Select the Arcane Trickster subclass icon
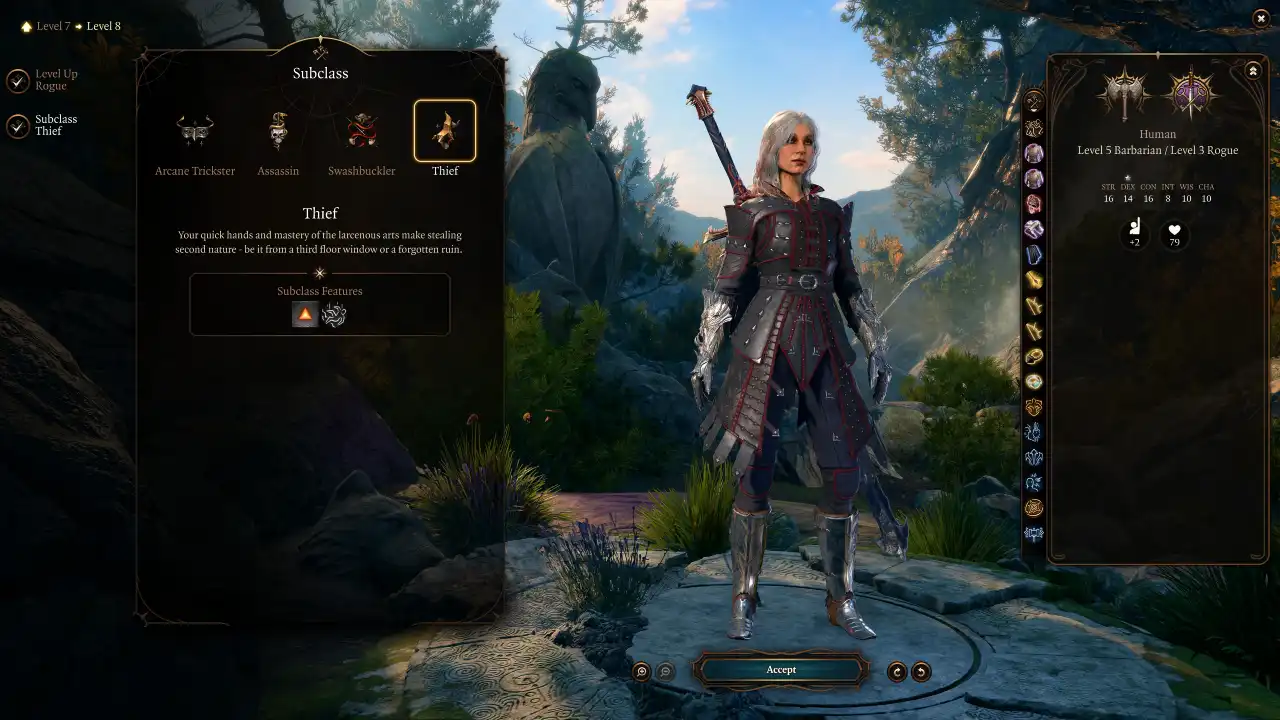This screenshot has height=720, width=1280. [x=194, y=130]
